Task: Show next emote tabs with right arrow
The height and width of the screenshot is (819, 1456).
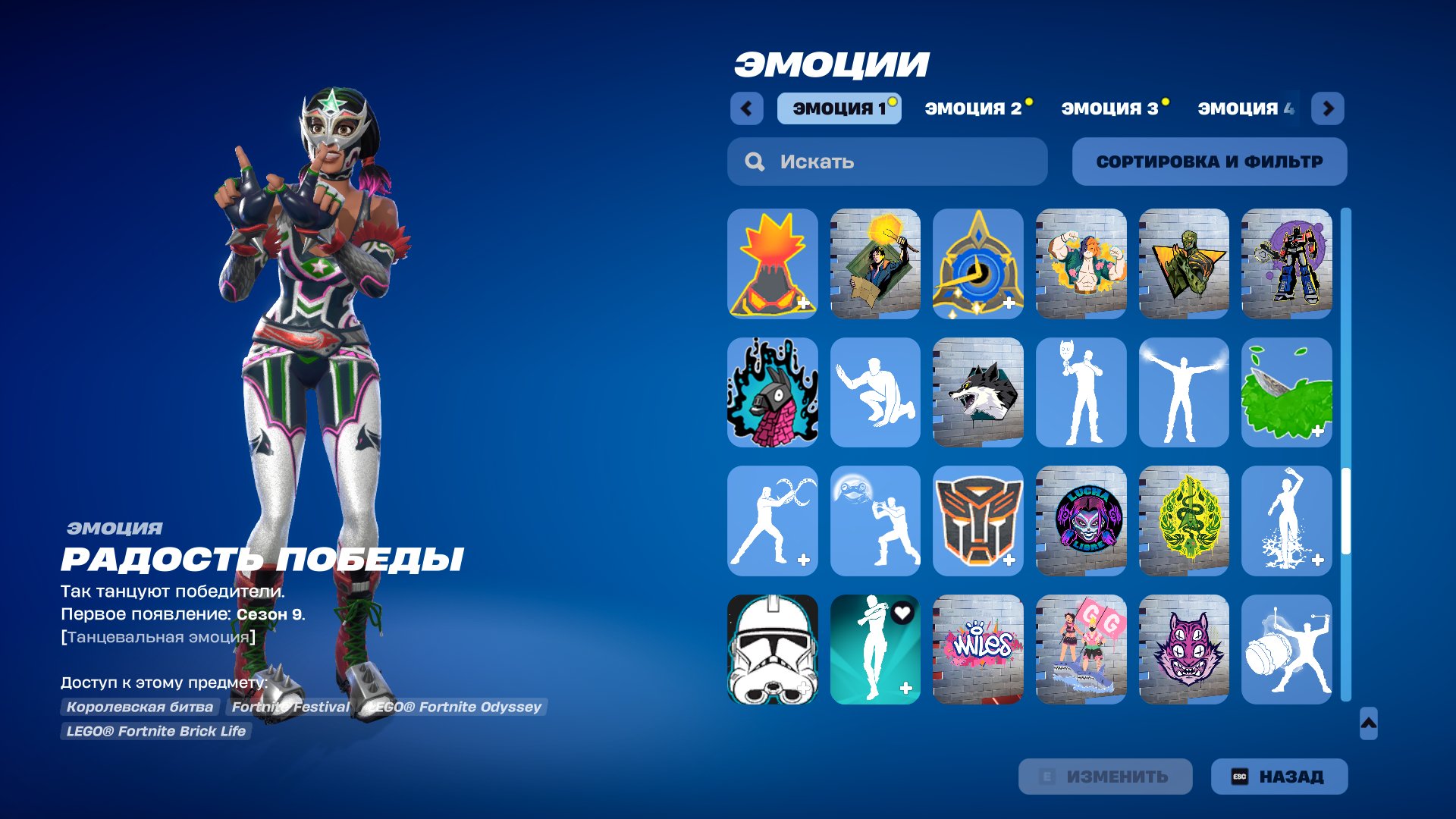Action: point(1328,108)
